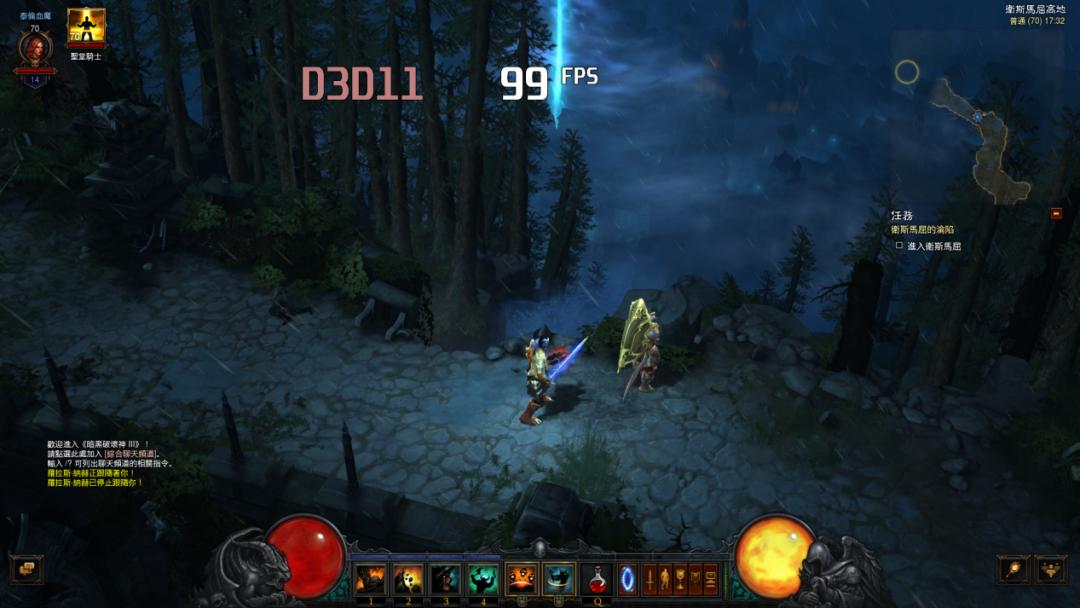Open the goblet menu button
Image resolution: width=1080 pixels, height=608 pixels.
click(x=679, y=579)
